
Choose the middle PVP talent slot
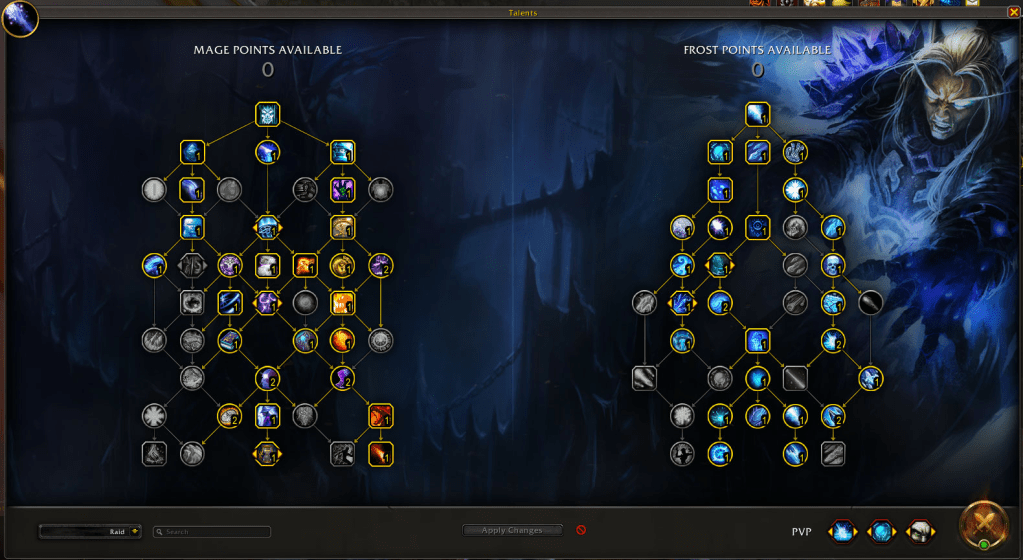pos(881,530)
